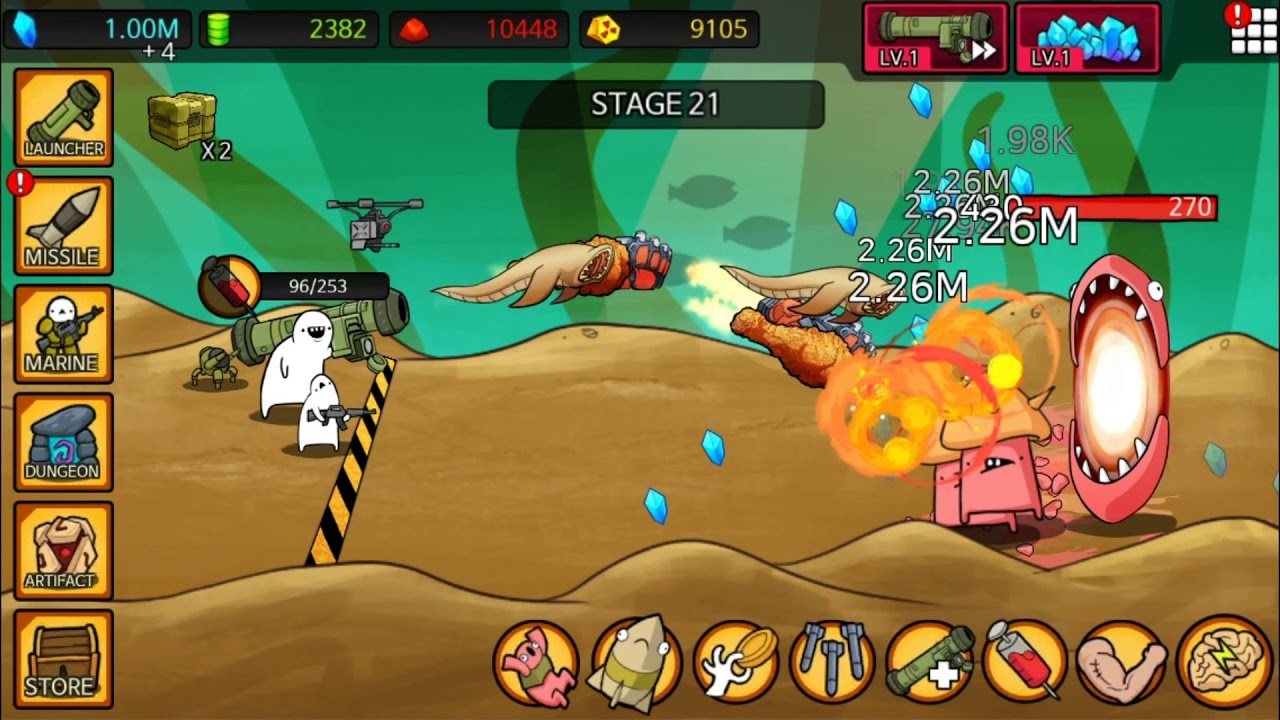Use the flexed muscle arm skill

tap(1122, 663)
